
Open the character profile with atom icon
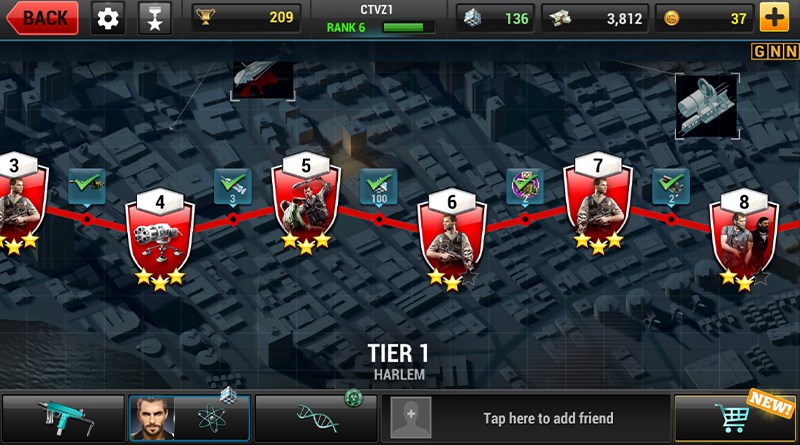coord(189,417)
